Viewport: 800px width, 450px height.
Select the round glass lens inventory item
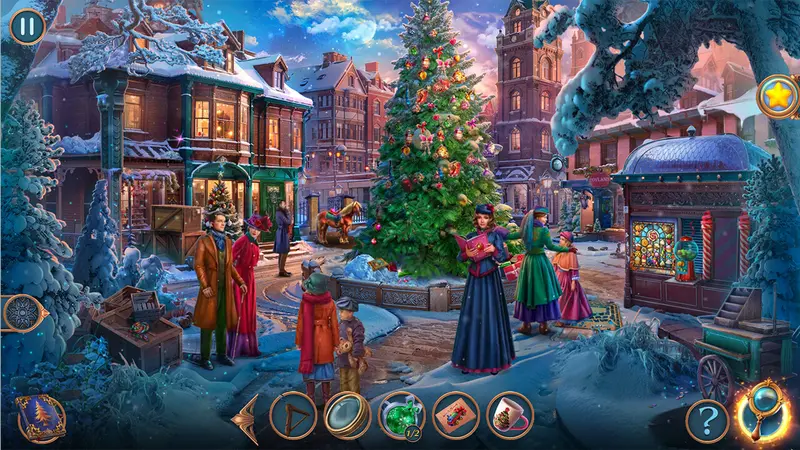pos(347,416)
